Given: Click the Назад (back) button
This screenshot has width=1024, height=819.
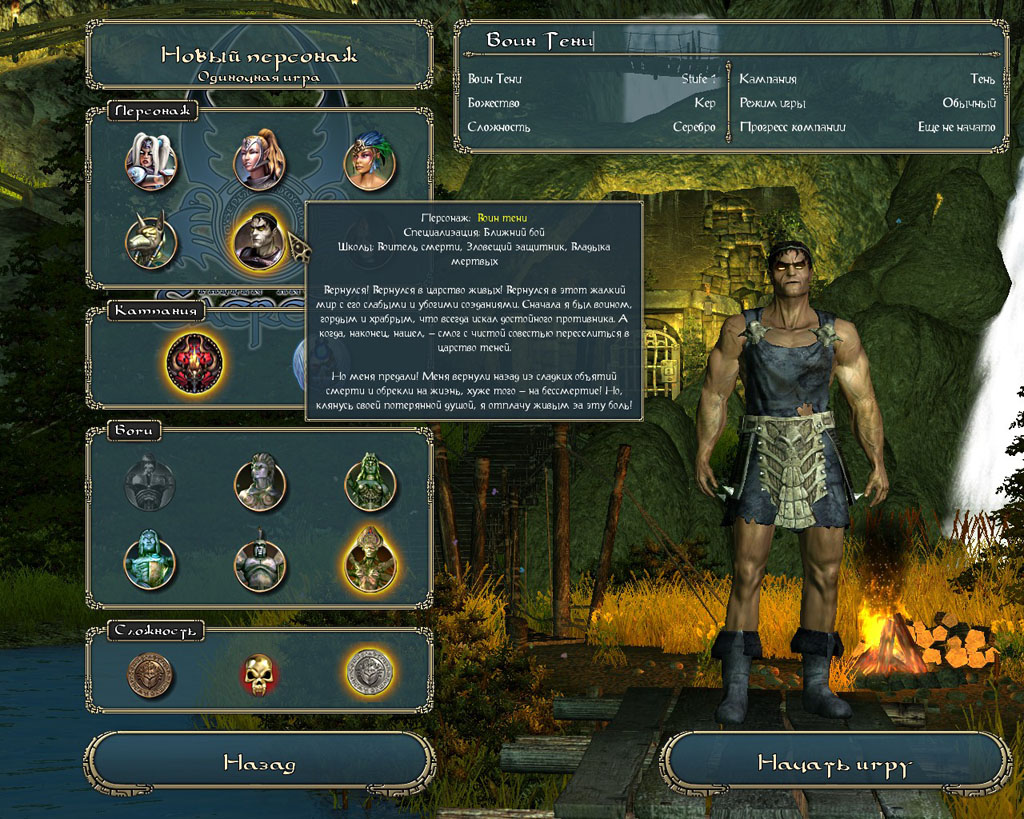Looking at the screenshot, I should (259, 764).
